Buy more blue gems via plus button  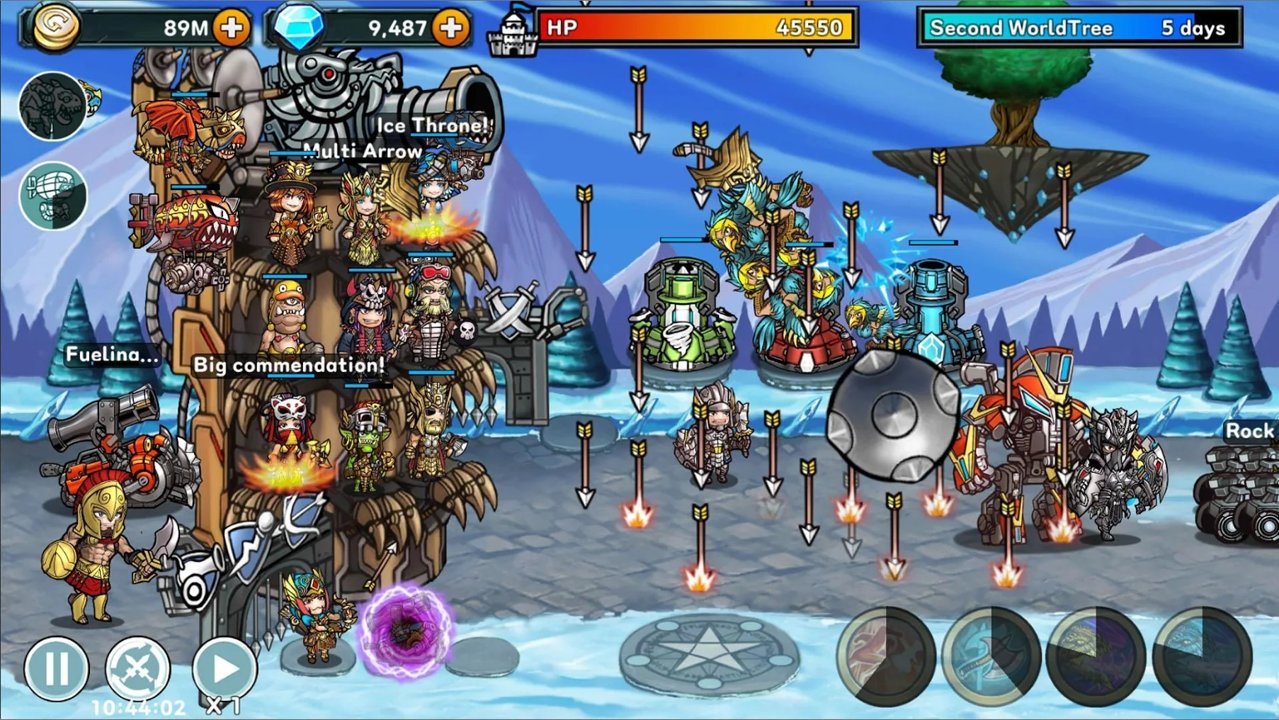point(452,27)
